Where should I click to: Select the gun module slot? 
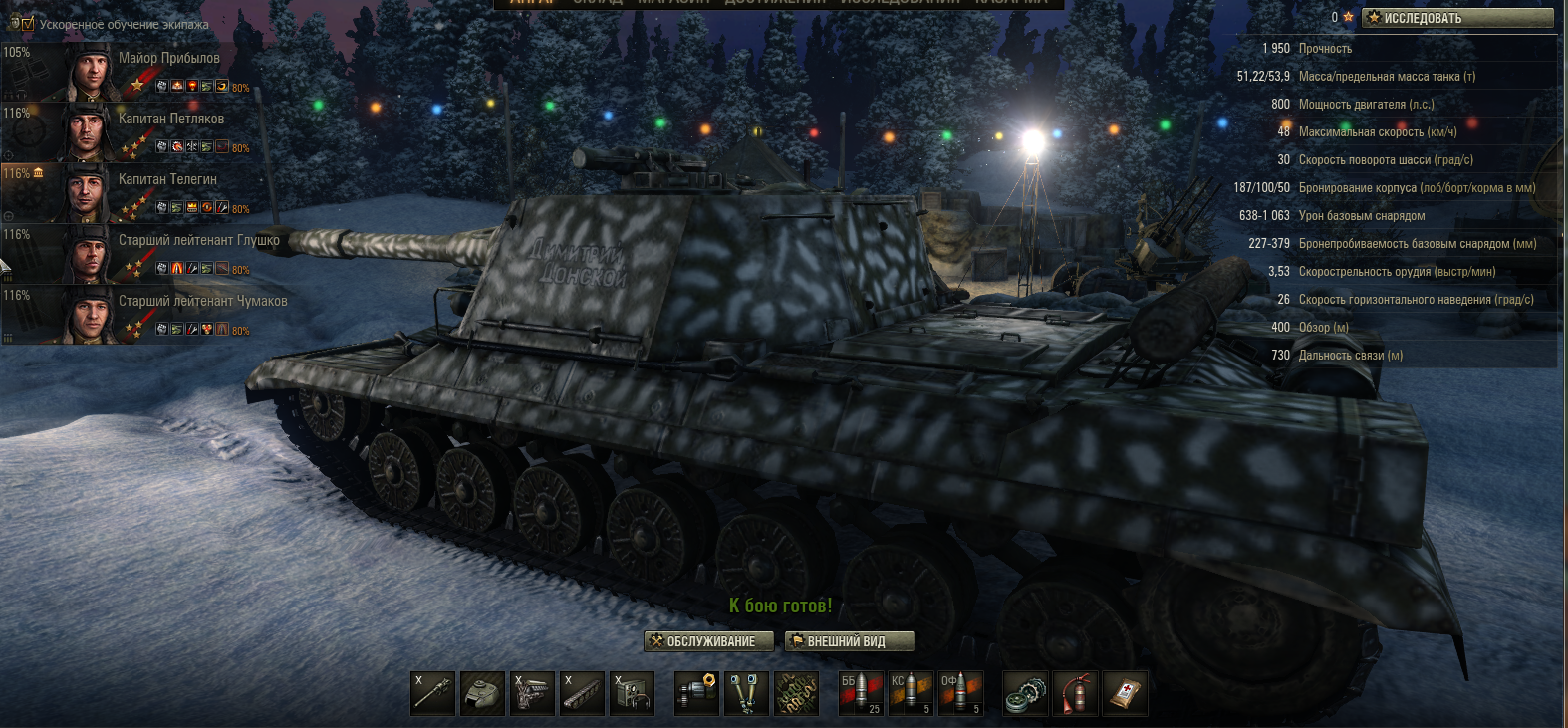pos(432,693)
